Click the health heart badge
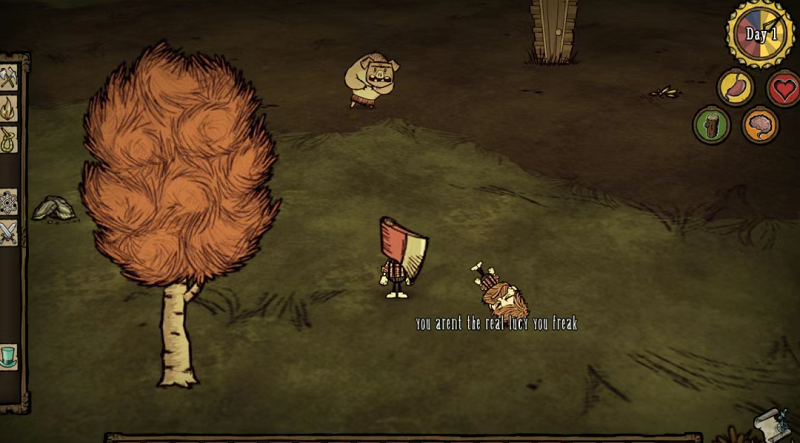800x443 pixels. [x=783, y=88]
